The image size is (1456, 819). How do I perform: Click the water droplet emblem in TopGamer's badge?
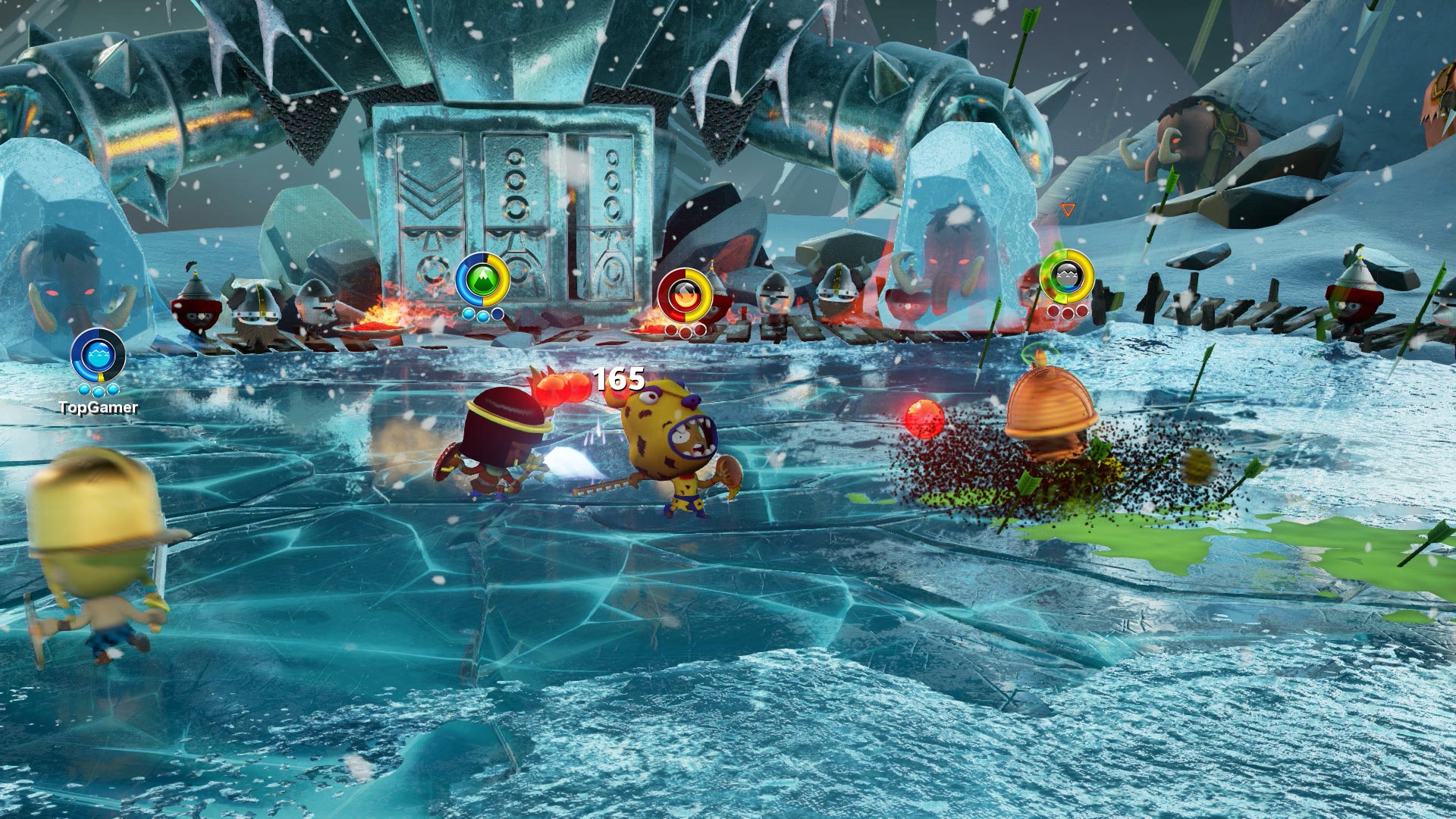pyautogui.click(x=98, y=355)
